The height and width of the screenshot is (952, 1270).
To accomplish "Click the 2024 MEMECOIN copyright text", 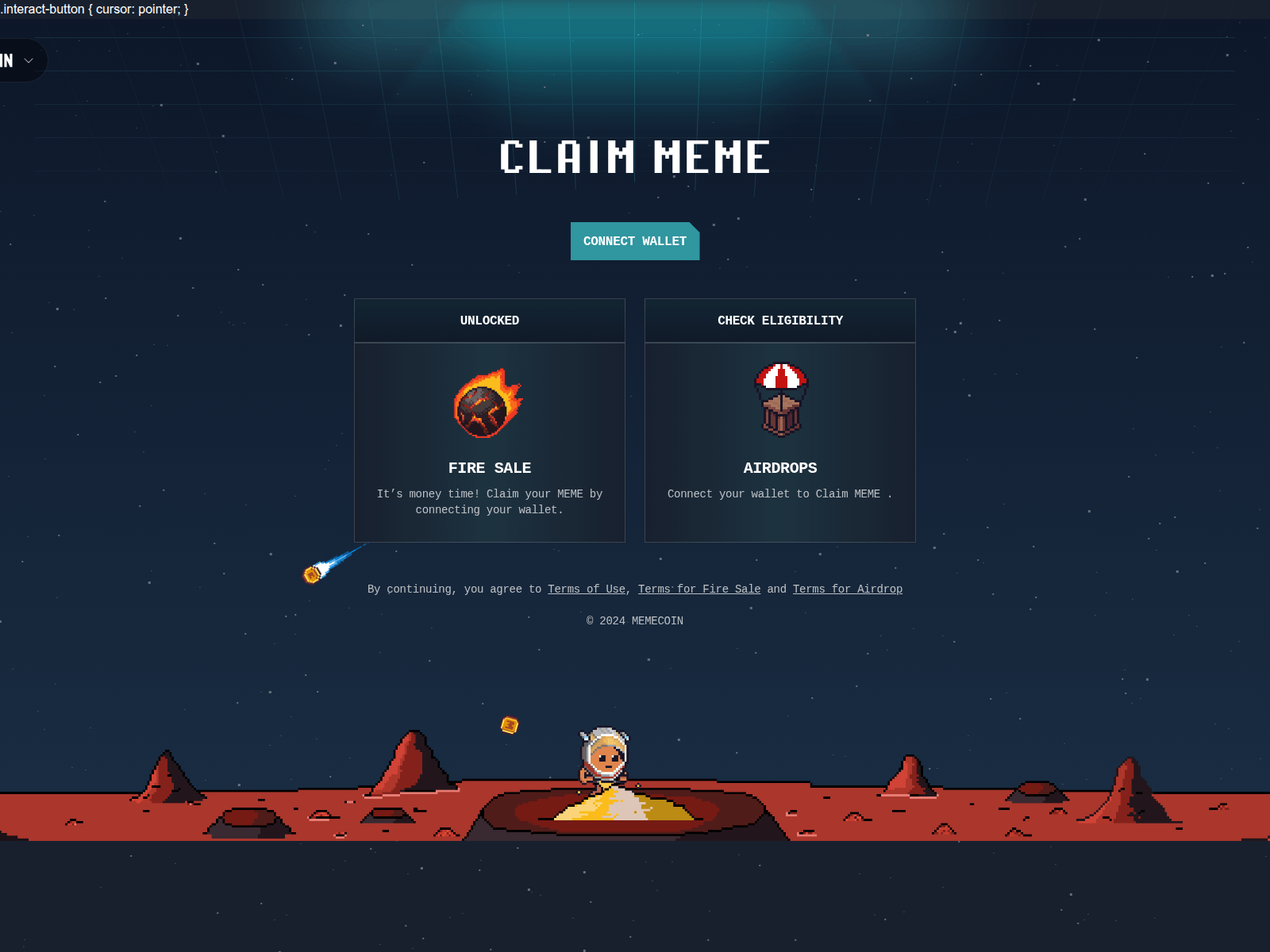I will 635,620.
